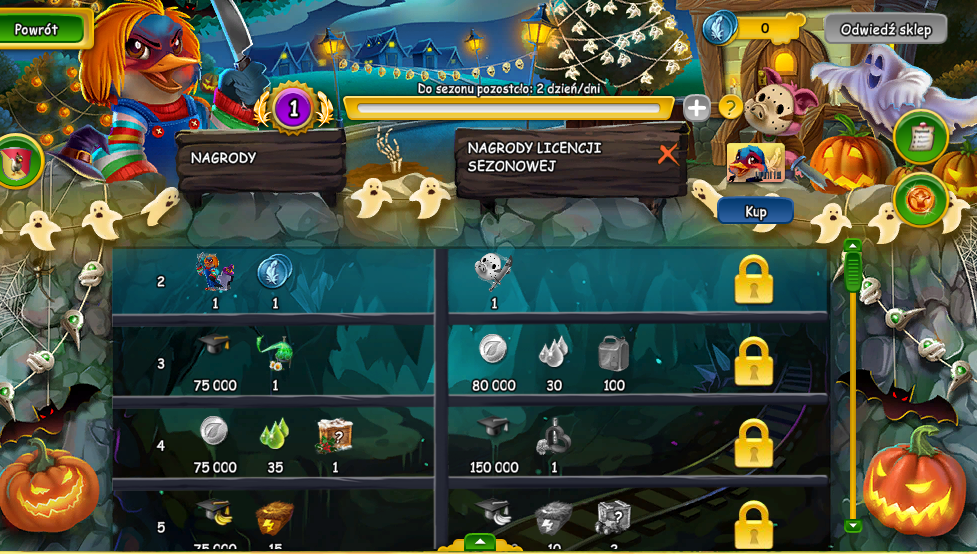The image size is (977, 554).
Task: Click the scrollbar's green up arrow
Action: tap(852, 246)
